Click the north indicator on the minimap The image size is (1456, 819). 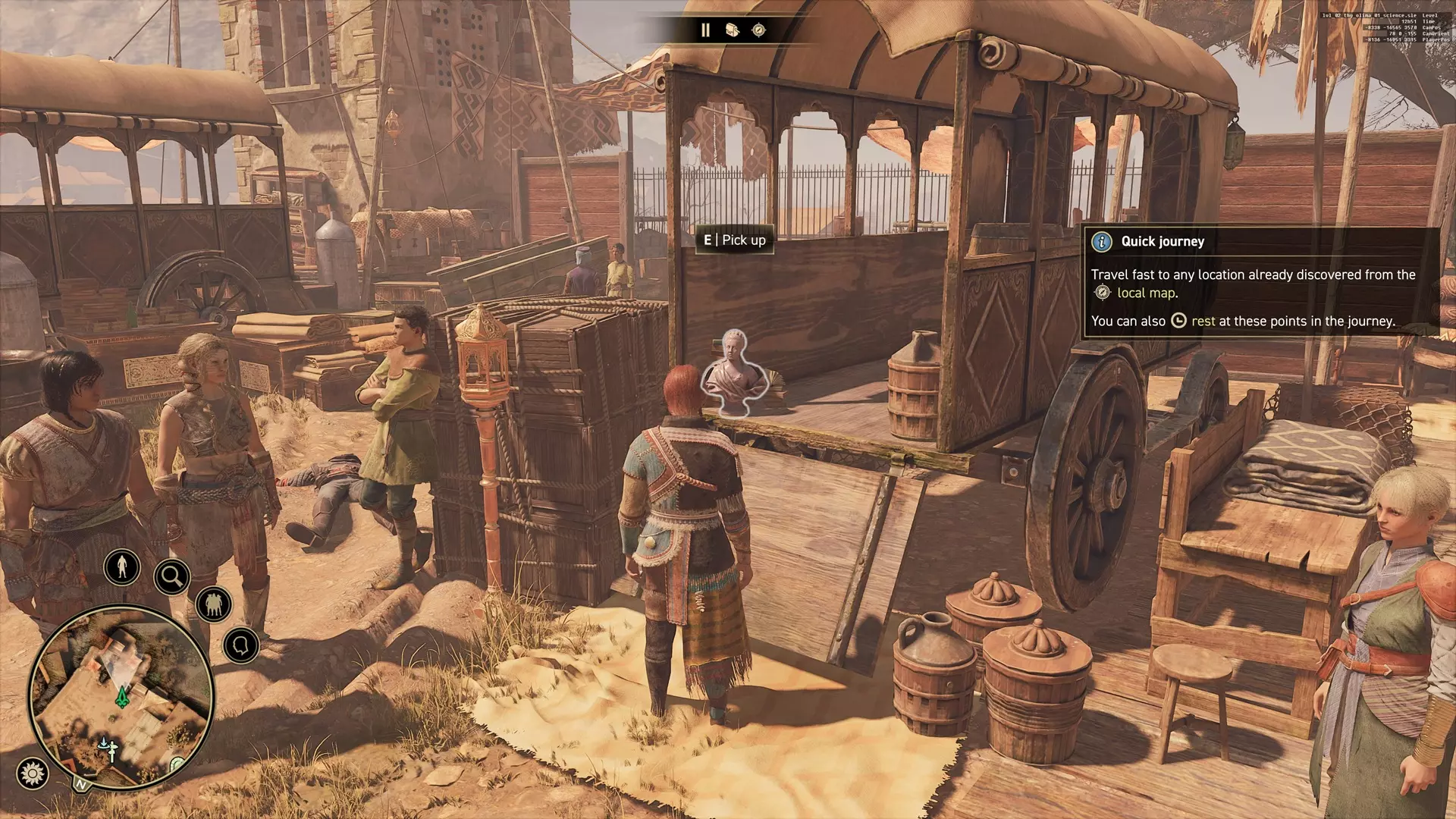(80, 784)
